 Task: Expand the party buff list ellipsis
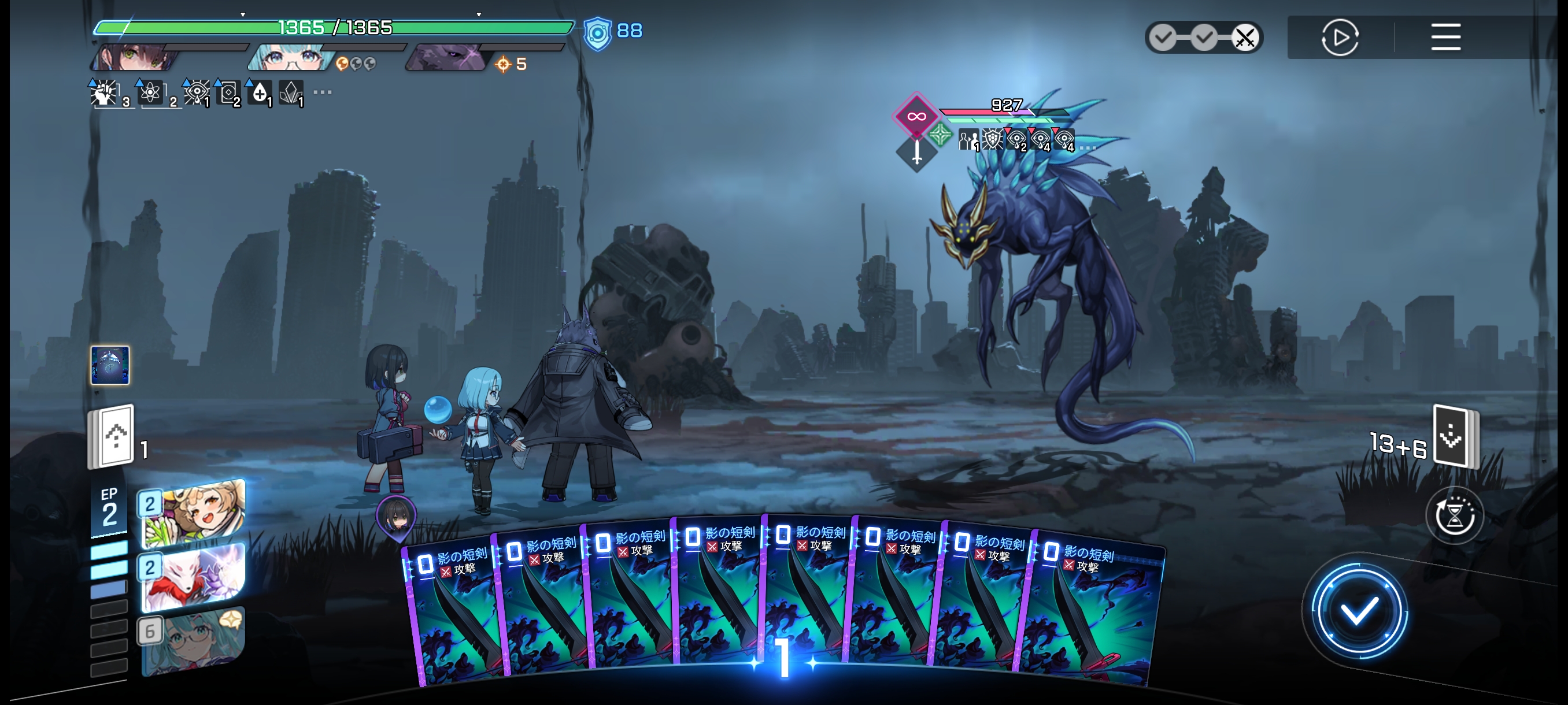tap(322, 92)
